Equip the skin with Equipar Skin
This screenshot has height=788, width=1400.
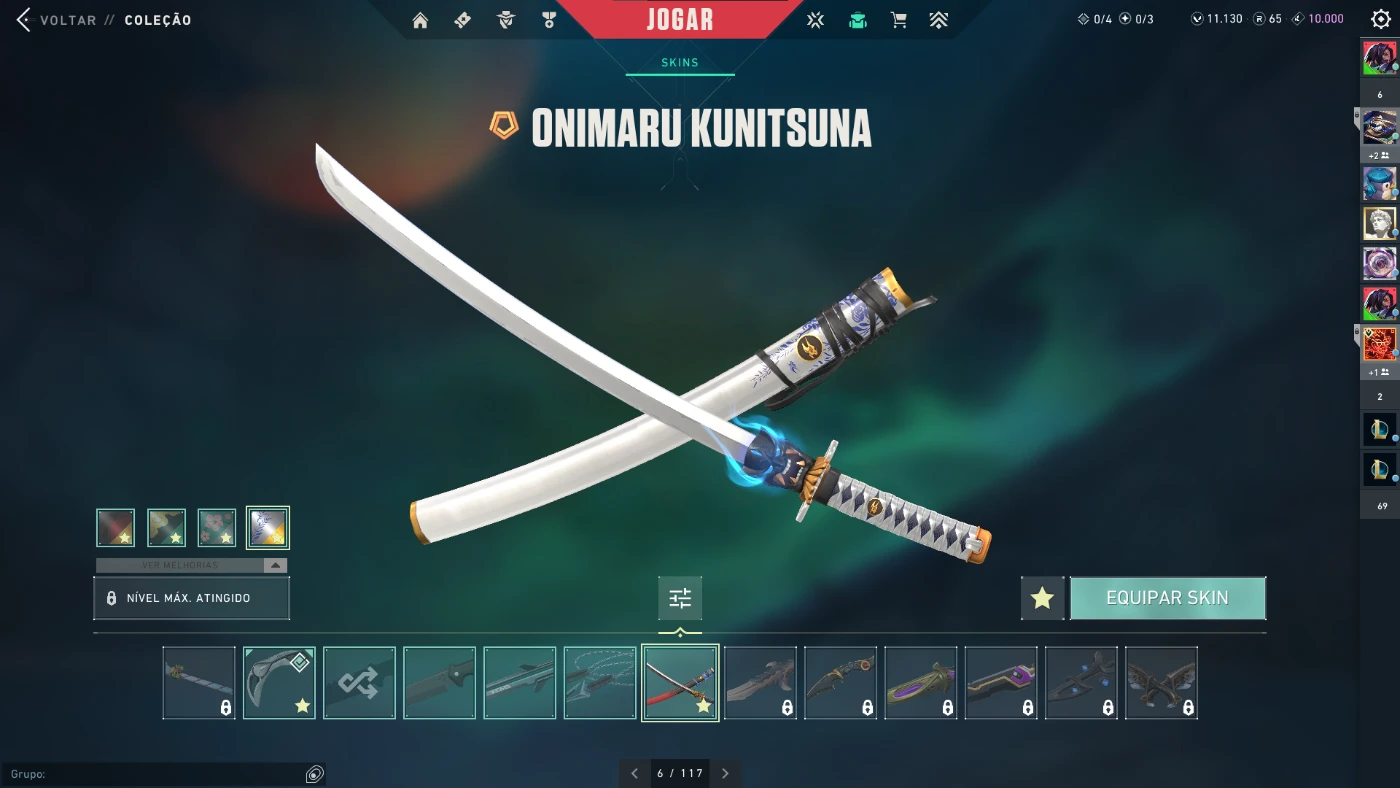1167,598
